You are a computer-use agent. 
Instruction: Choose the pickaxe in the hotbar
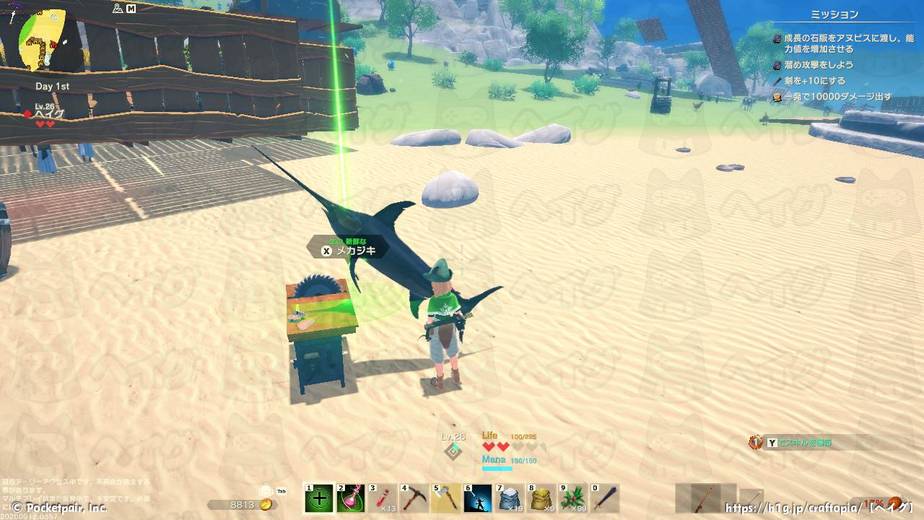click(x=415, y=498)
